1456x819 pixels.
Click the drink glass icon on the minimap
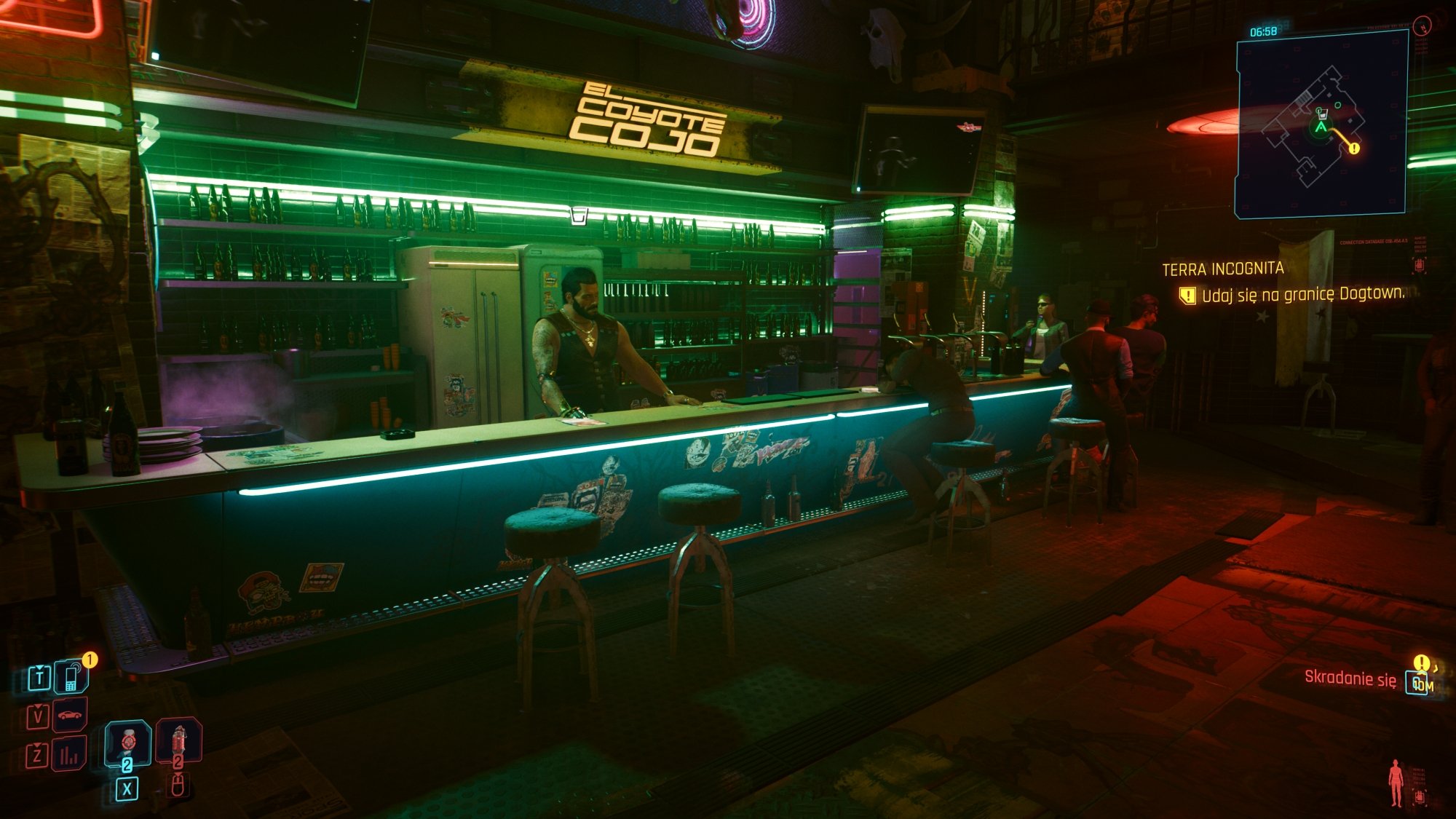(x=1323, y=114)
